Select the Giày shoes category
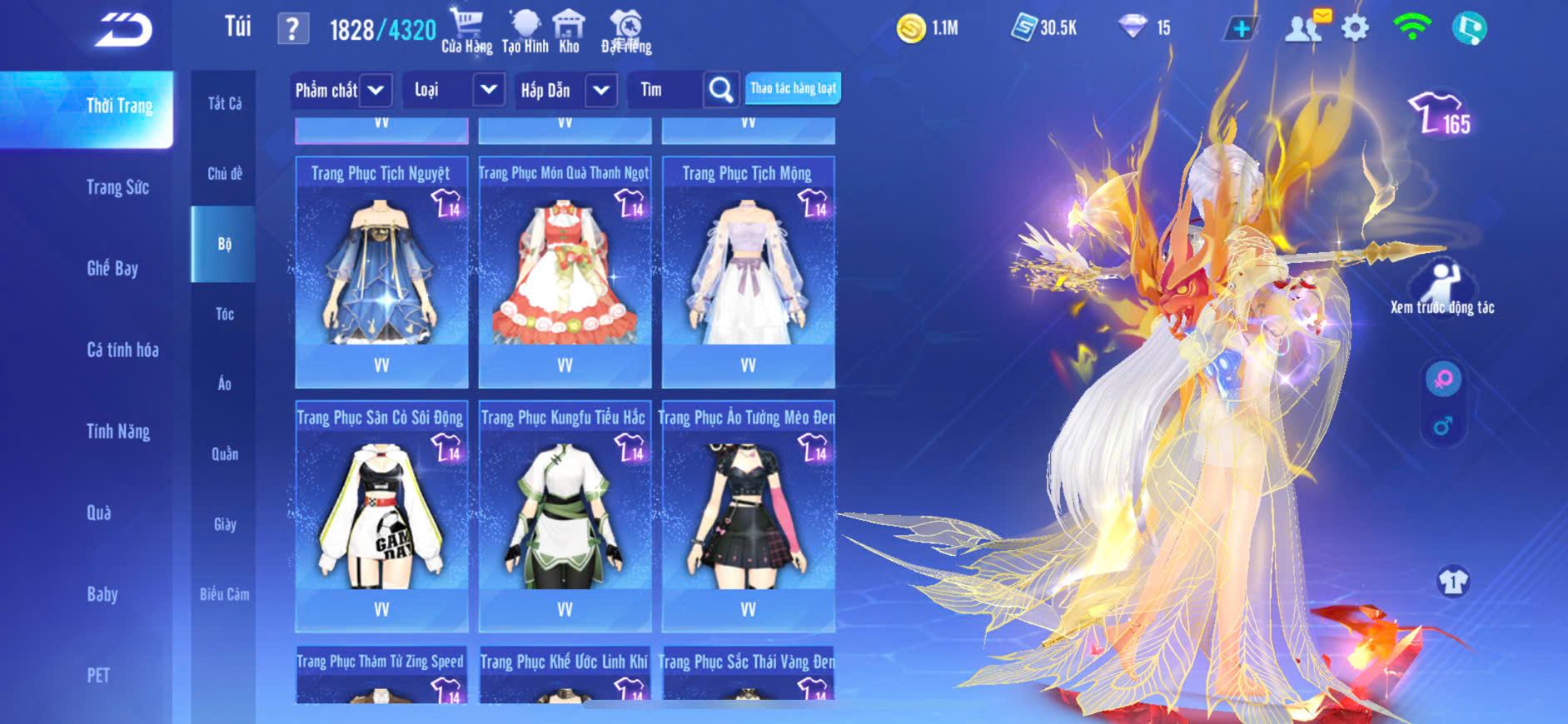Viewport: 1568px width, 724px height. [x=224, y=524]
